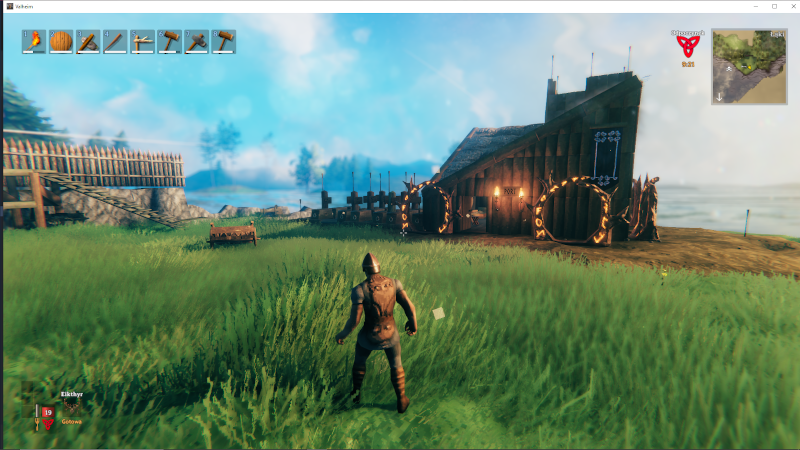Equip the round wooden shield
The height and width of the screenshot is (450, 800).
click(61, 41)
